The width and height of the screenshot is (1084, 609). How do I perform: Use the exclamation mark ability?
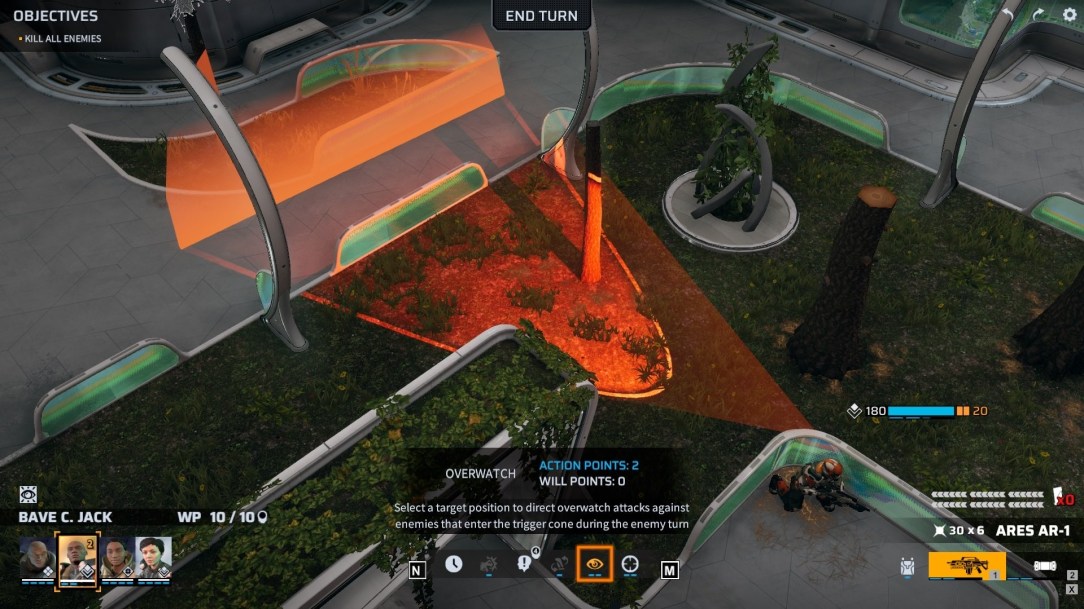click(x=525, y=564)
